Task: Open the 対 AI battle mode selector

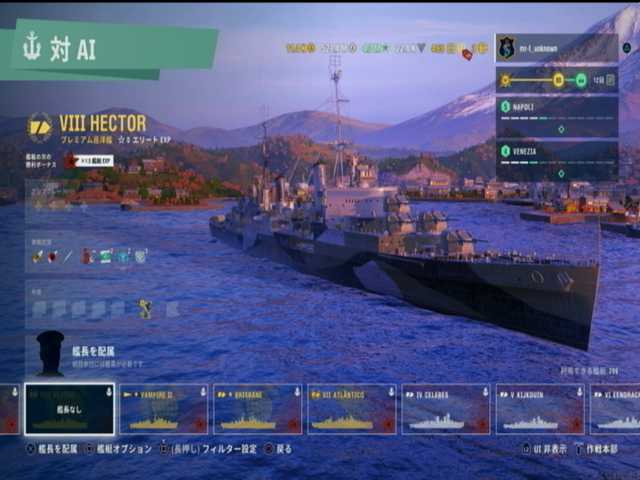Action: pyautogui.click(x=108, y=50)
